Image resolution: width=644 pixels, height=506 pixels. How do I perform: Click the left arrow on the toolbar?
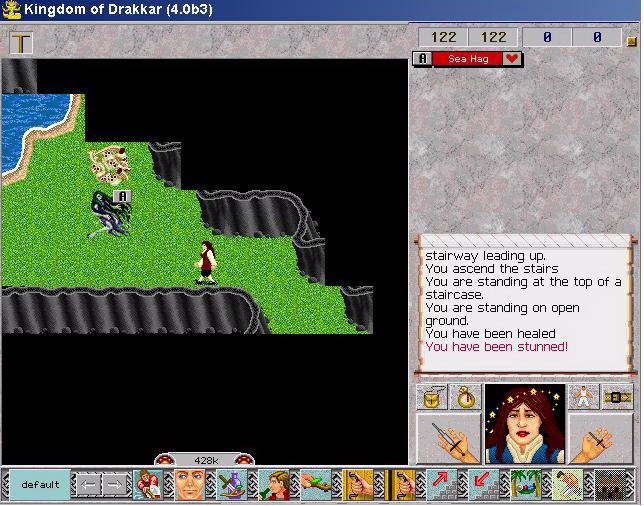88,485
